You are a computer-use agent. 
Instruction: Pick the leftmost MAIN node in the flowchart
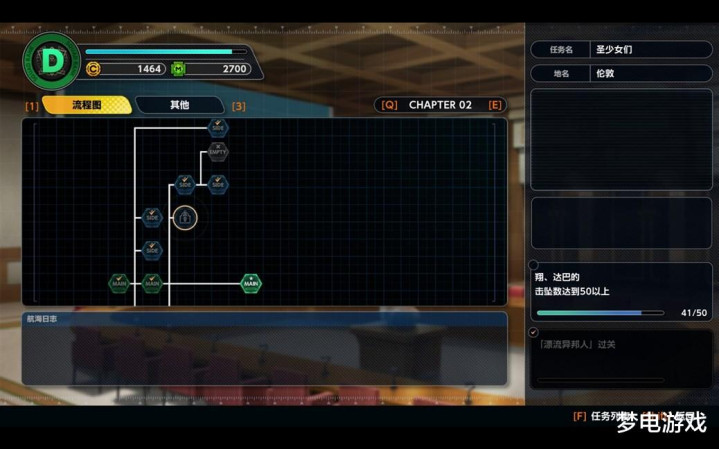(119, 283)
